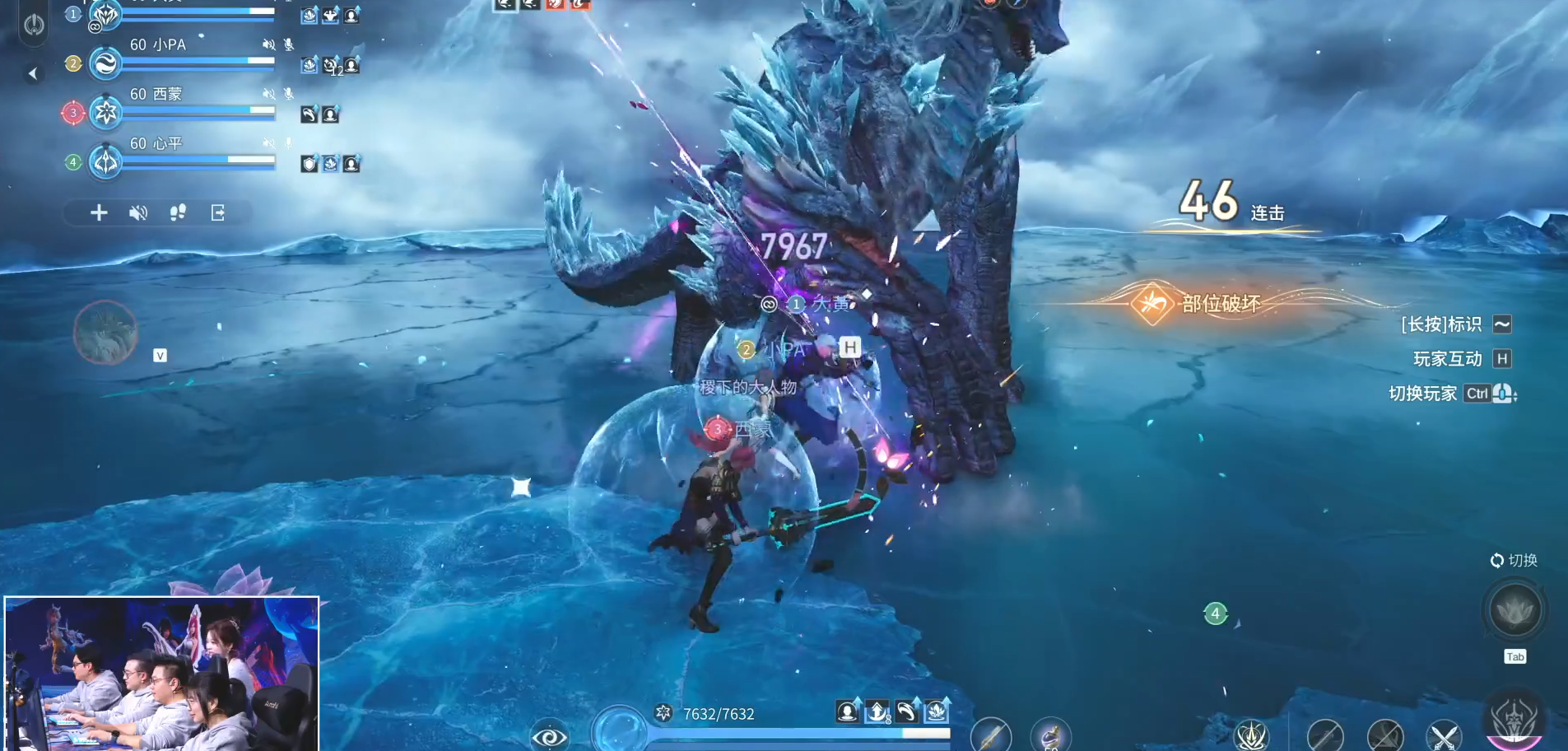Click the green number 4 teammate marker
Image resolution: width=1568 pixels, height=751 pixels.
click(x=1215, y=613)
